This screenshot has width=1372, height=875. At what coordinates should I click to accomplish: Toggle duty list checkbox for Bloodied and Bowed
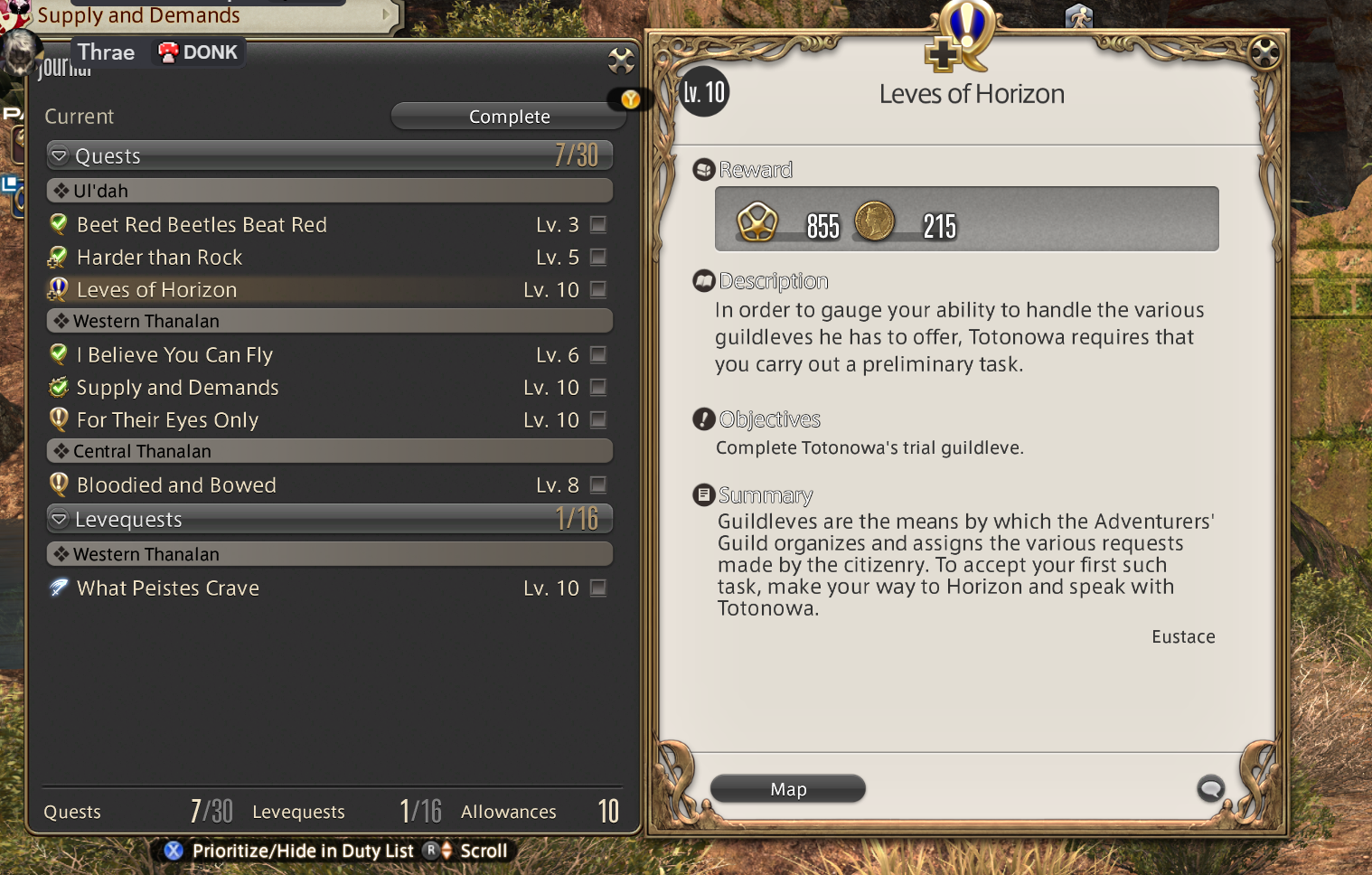click(597, 485)
